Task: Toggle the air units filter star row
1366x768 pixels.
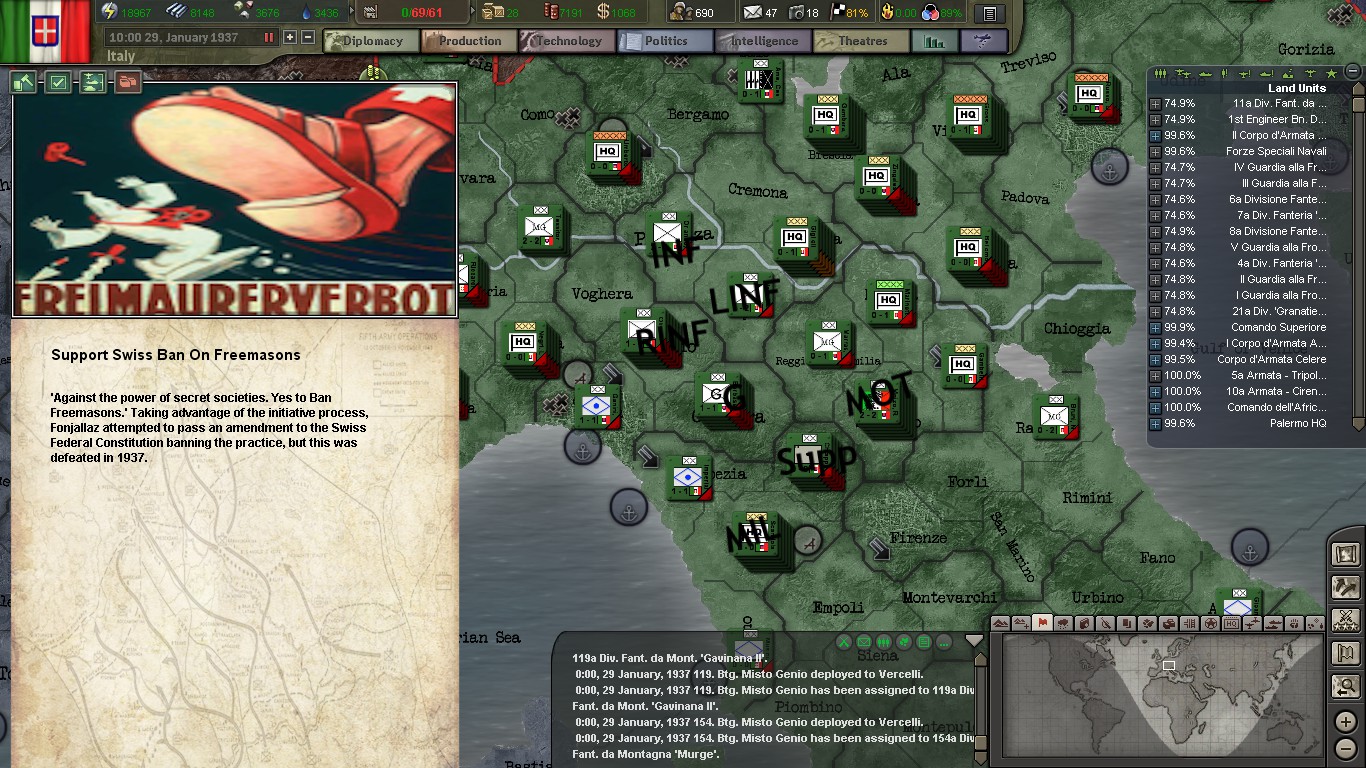Action: 1331,73
